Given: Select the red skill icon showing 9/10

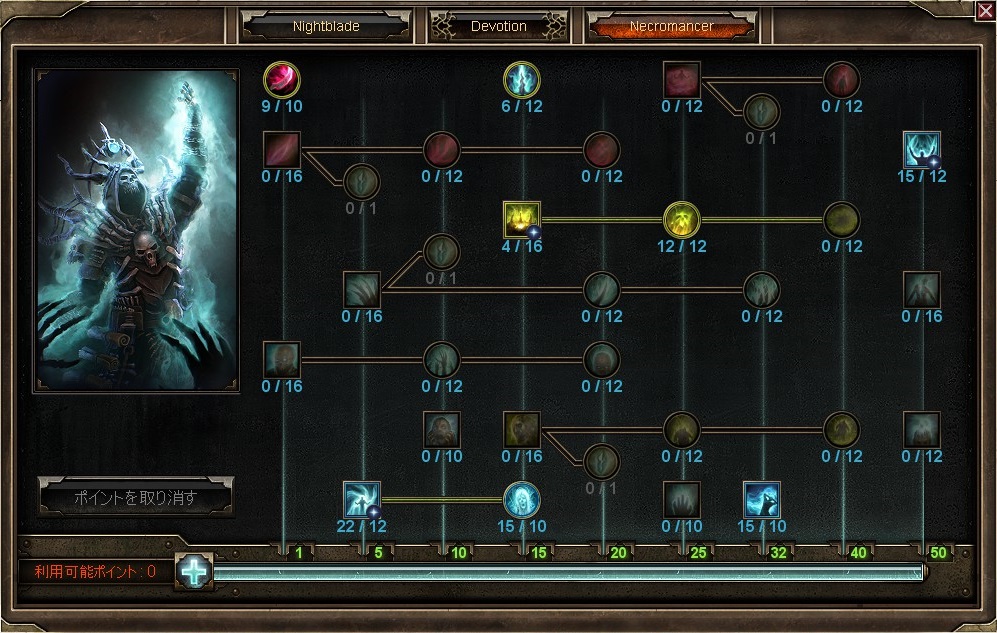Looking at the screenshot, I should (282, 79).
